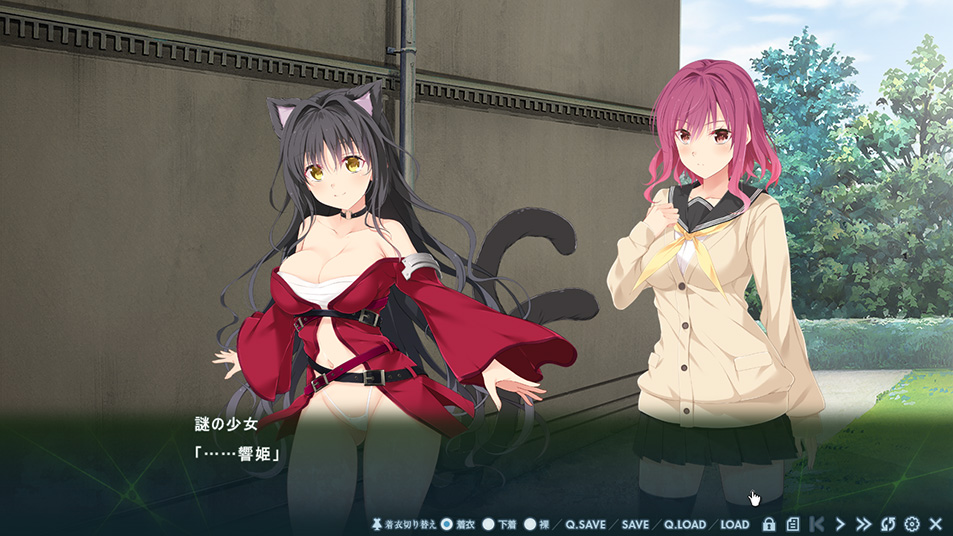Select the 裸 radio option
This screenshot has width=953, height=536.
[x=530, y=524]
